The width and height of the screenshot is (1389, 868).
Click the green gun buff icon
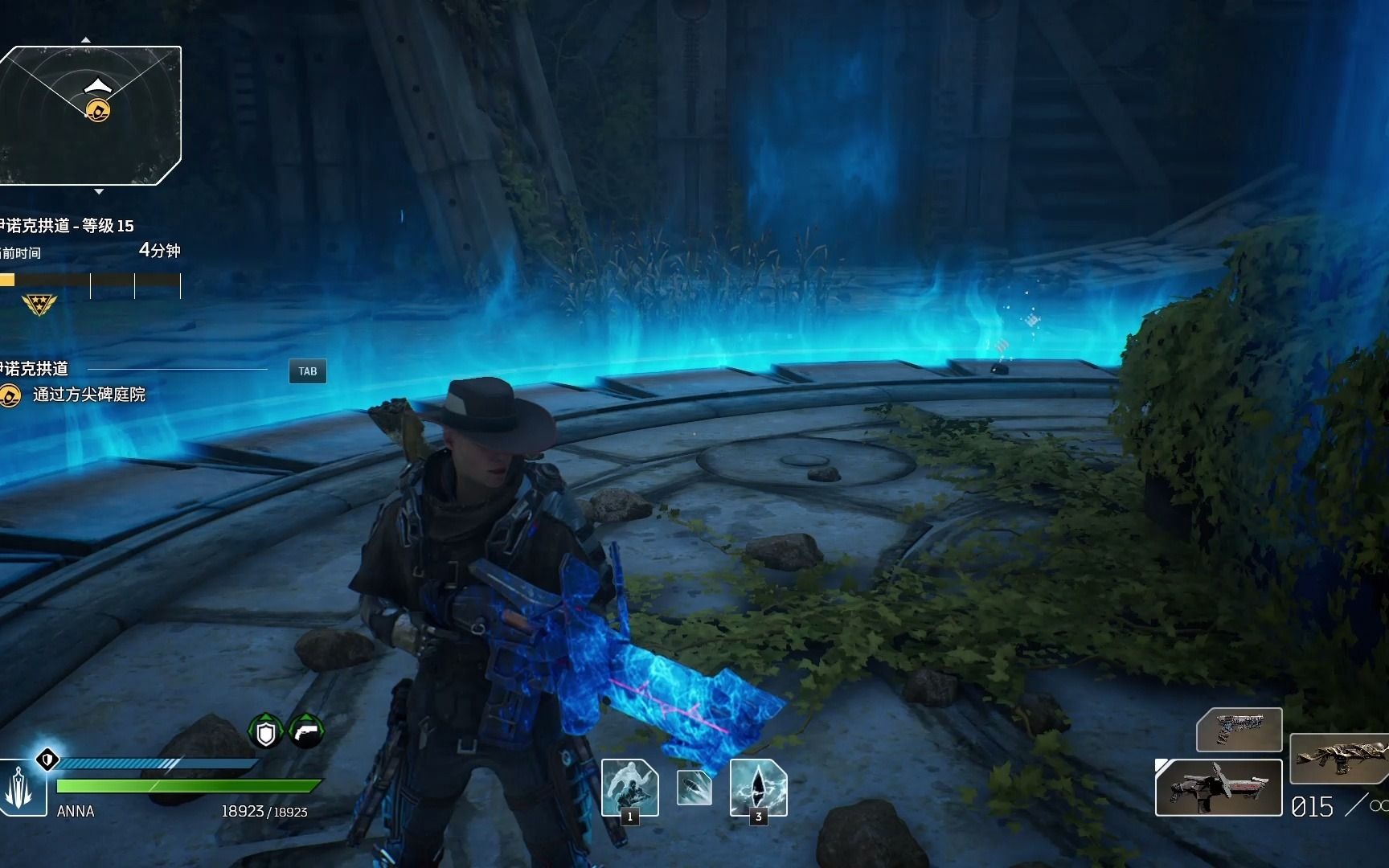(306, 731)
